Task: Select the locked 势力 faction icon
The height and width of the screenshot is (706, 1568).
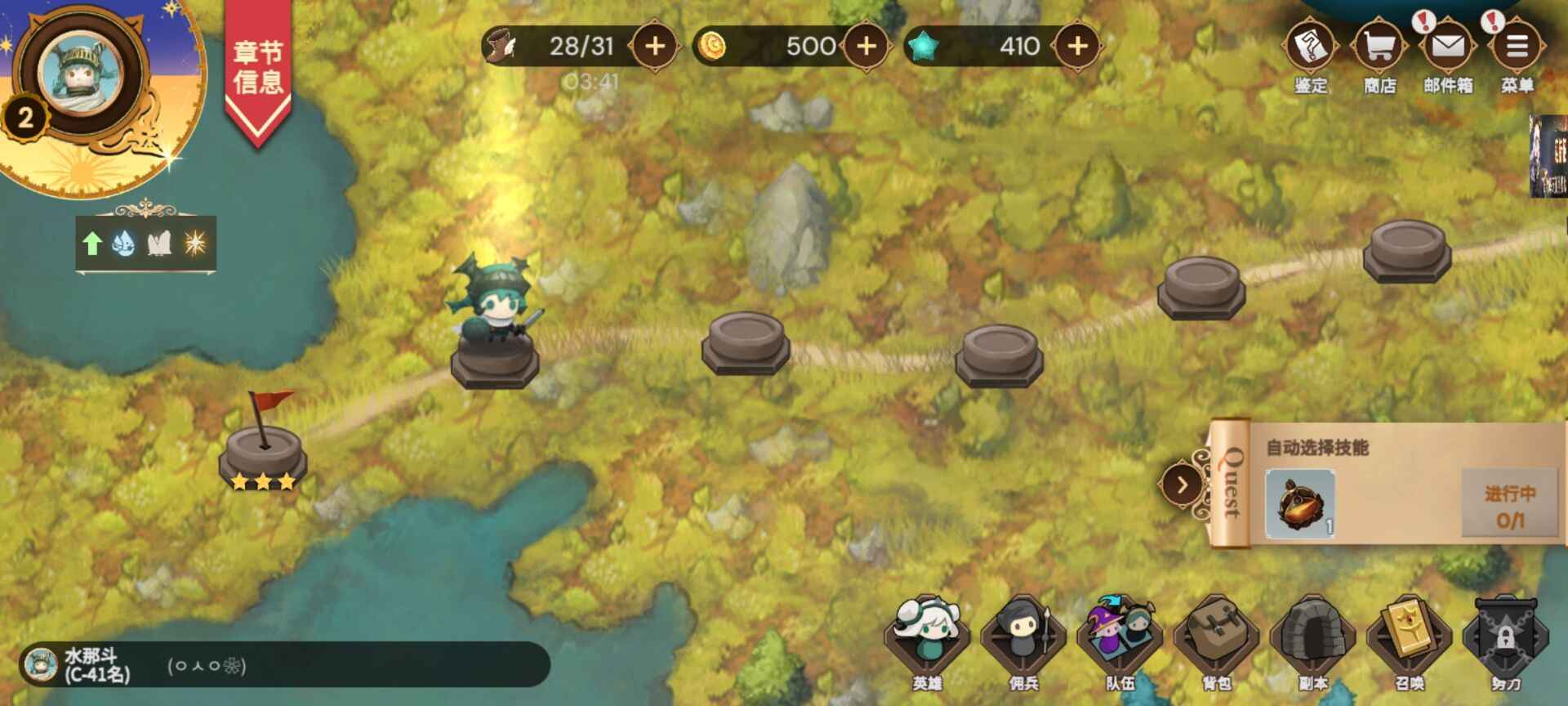Action: point(1505,641)
